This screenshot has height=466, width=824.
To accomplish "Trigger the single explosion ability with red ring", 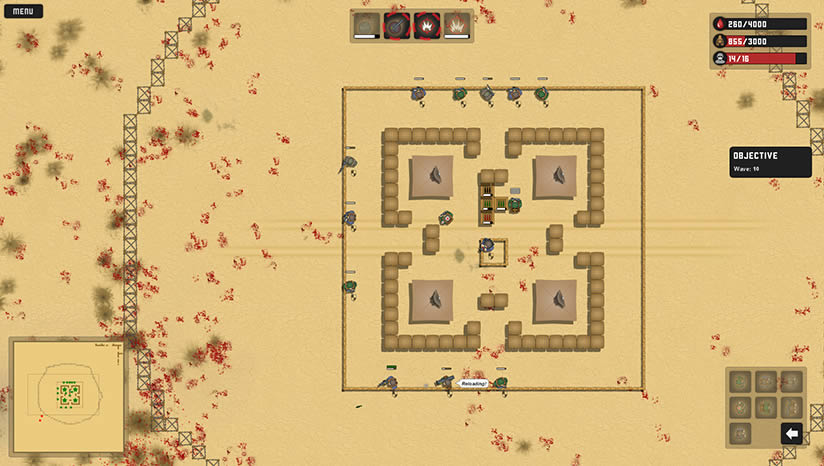I will click(x=427, y=25).
